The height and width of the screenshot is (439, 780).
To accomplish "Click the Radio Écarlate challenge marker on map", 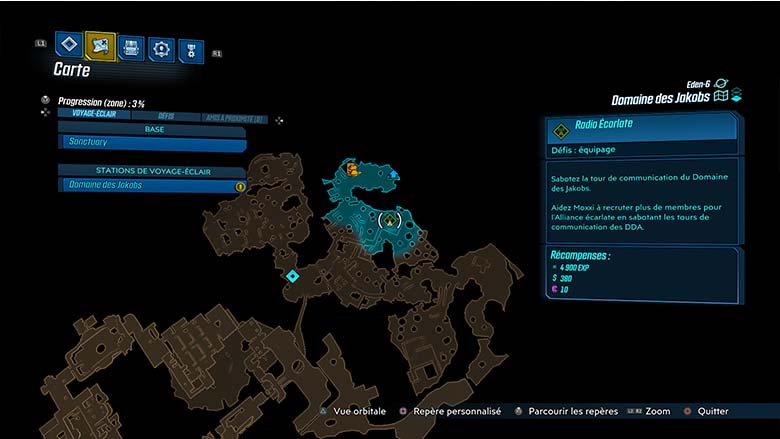I will (391, 218).
